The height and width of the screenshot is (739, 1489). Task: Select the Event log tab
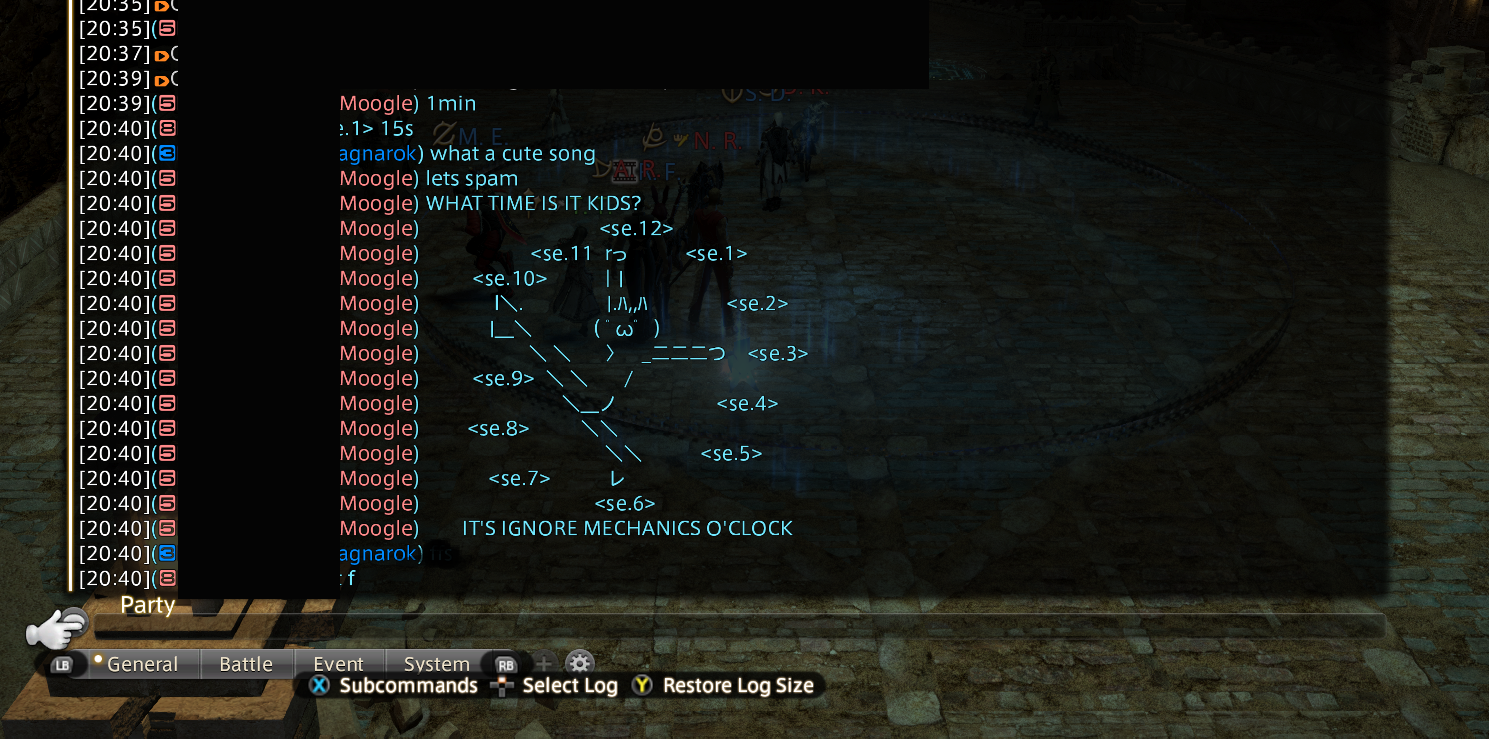click(338, 664)
